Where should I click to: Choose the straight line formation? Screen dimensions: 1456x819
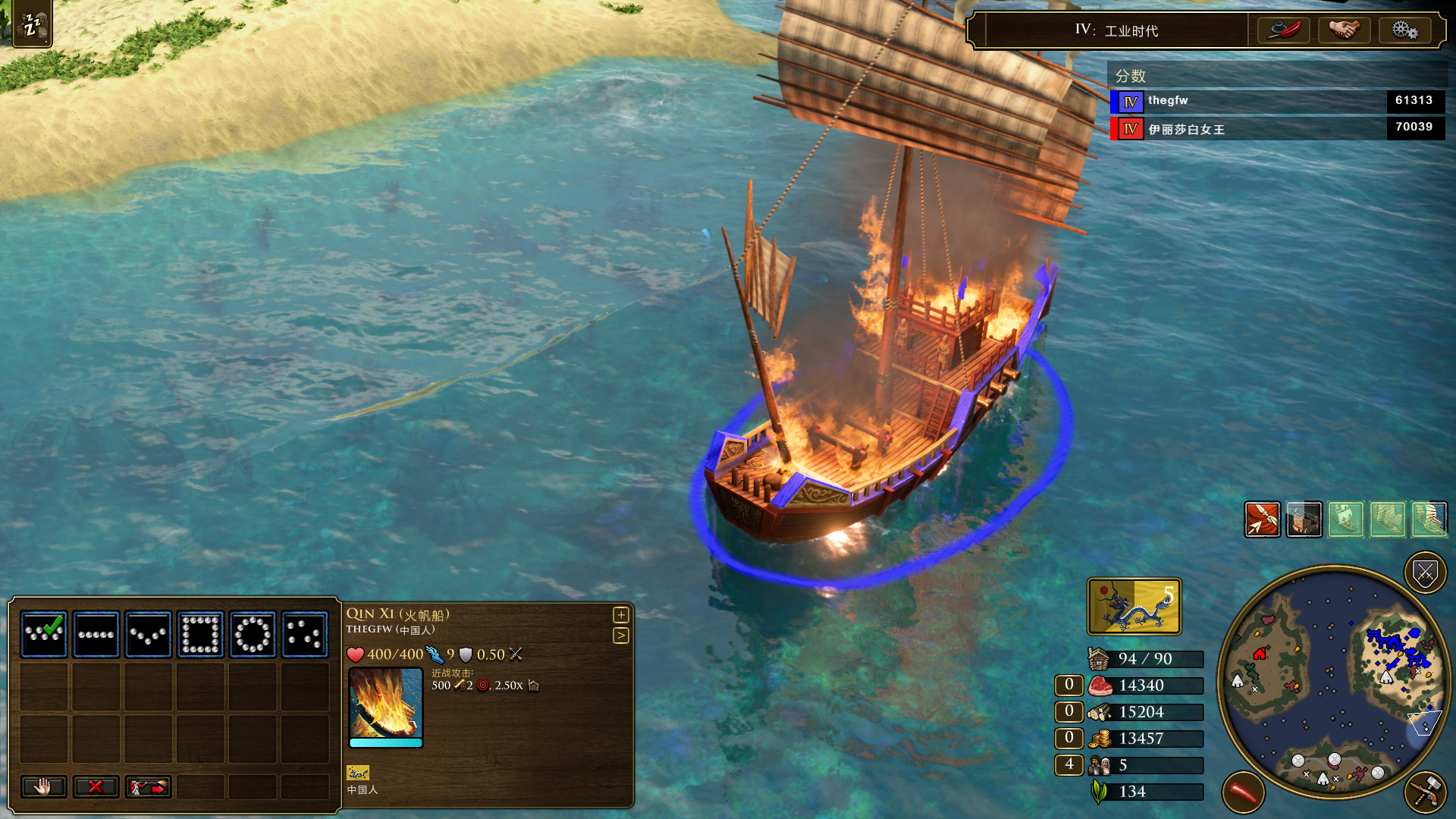96,634
